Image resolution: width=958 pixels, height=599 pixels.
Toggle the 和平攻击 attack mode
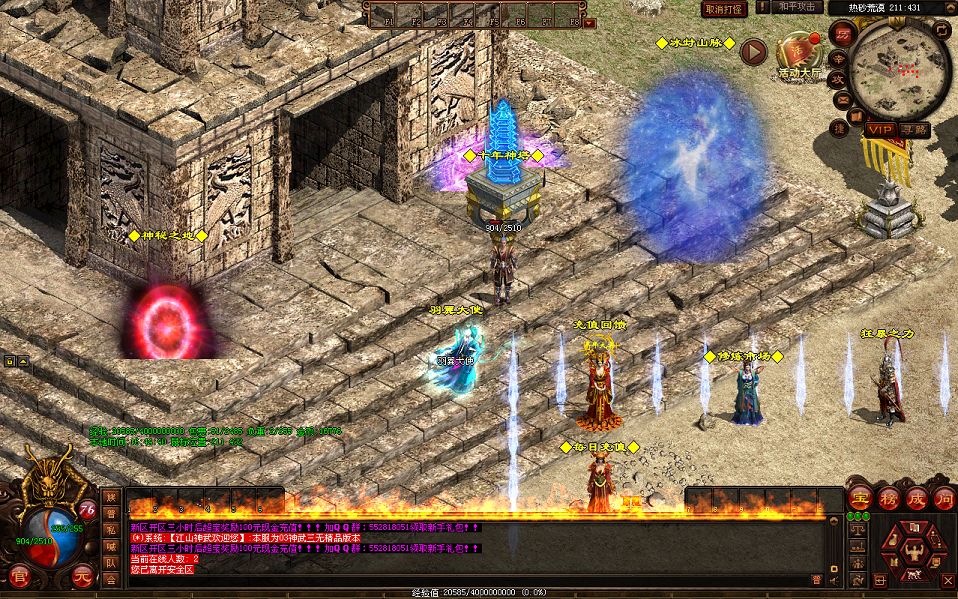[798, 8]
